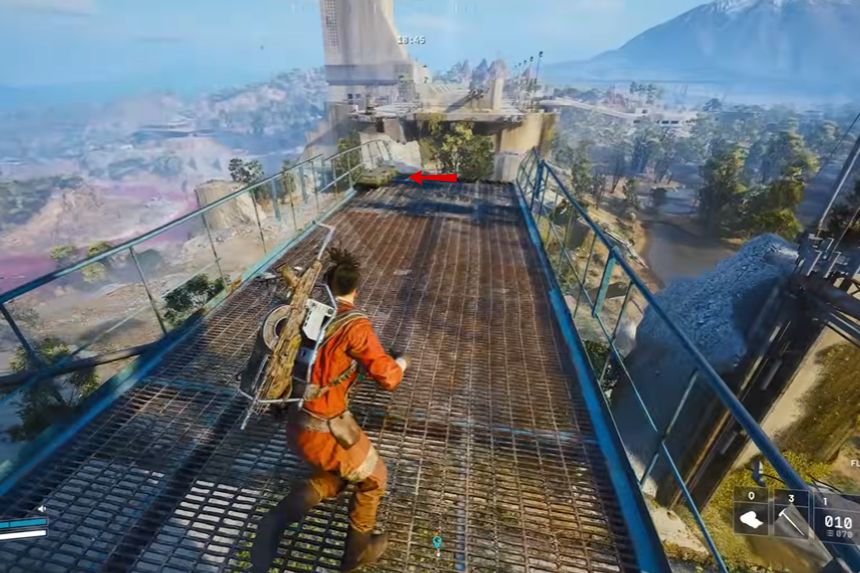Screen dimensions: 860x573
Task: Switch to weapon slot showing 010 ammo
Action: click(x=837, y=518)
